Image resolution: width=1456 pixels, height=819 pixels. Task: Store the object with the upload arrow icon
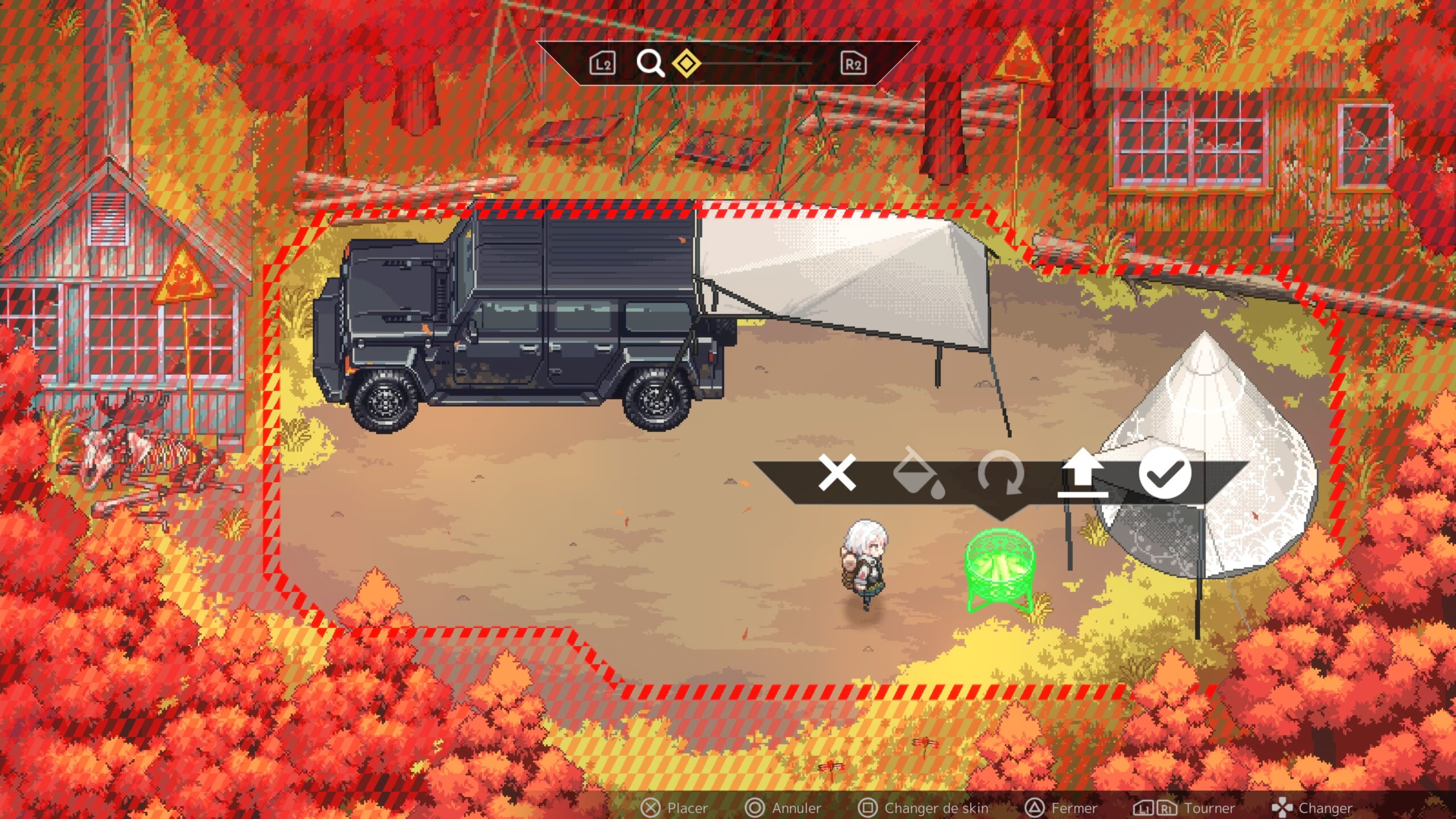click(x=1083, y=473)
